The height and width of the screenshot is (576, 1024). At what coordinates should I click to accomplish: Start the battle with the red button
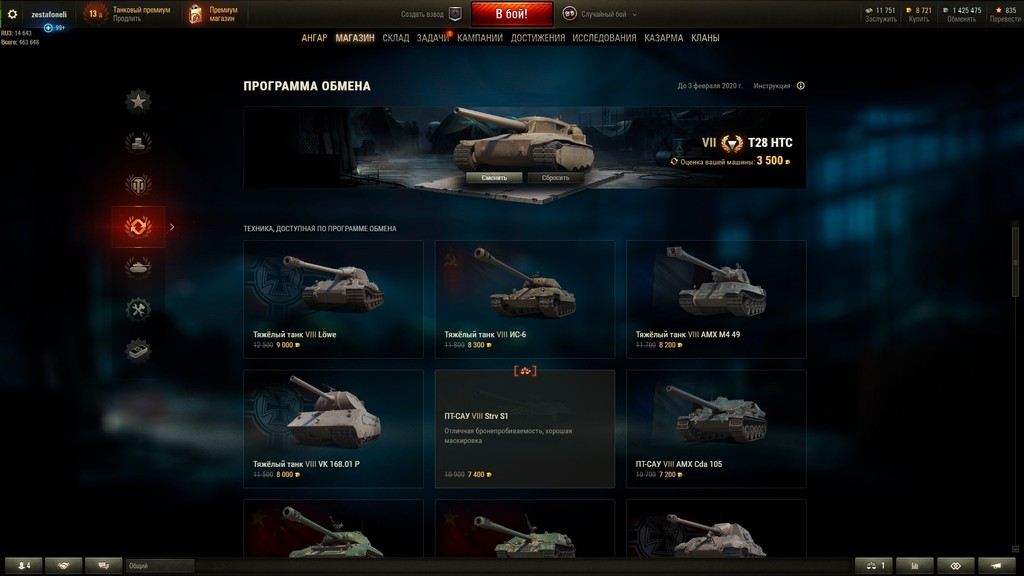[512, 14]
